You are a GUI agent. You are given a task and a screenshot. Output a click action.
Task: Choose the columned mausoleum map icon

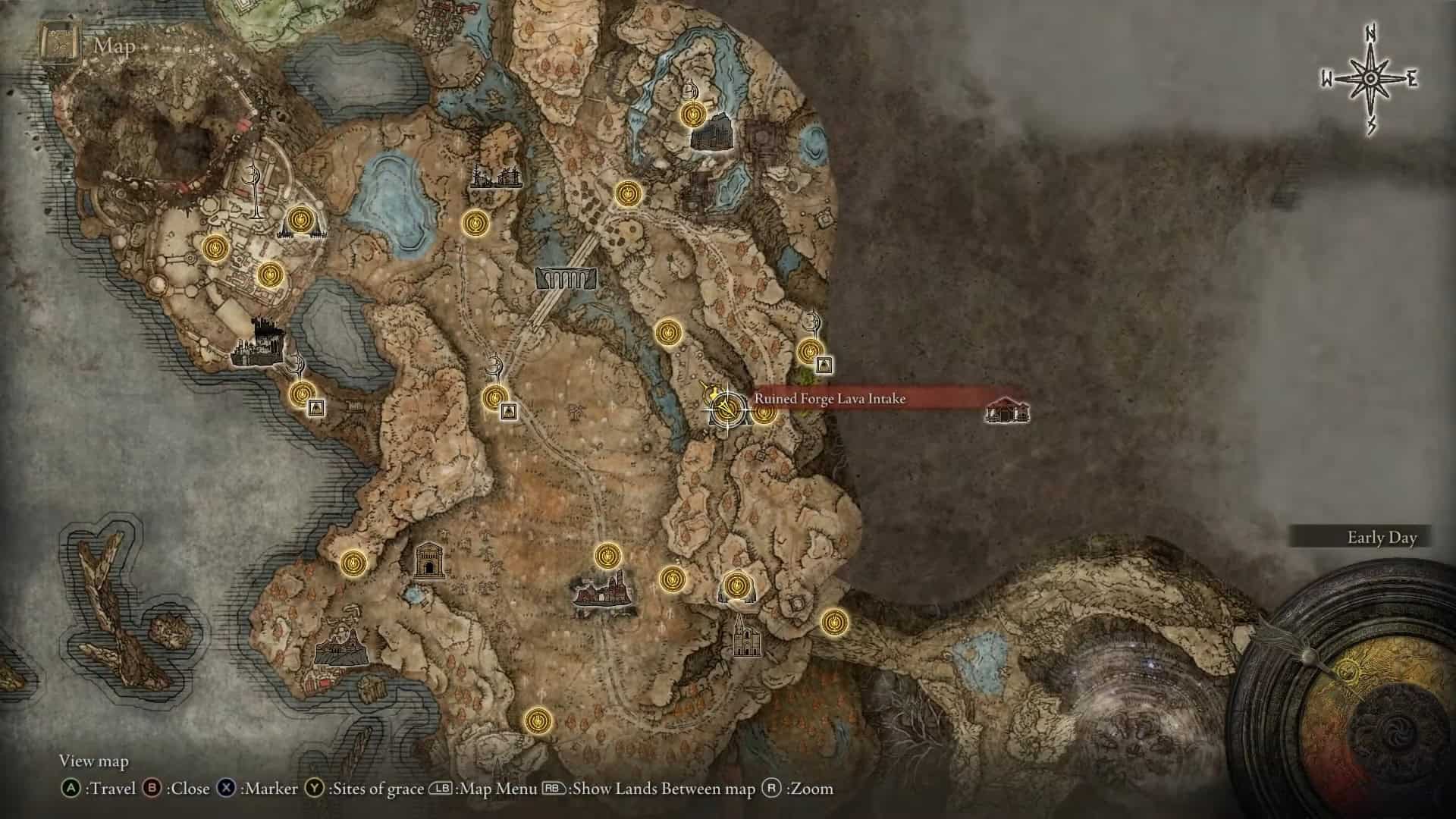click(430, 560)
